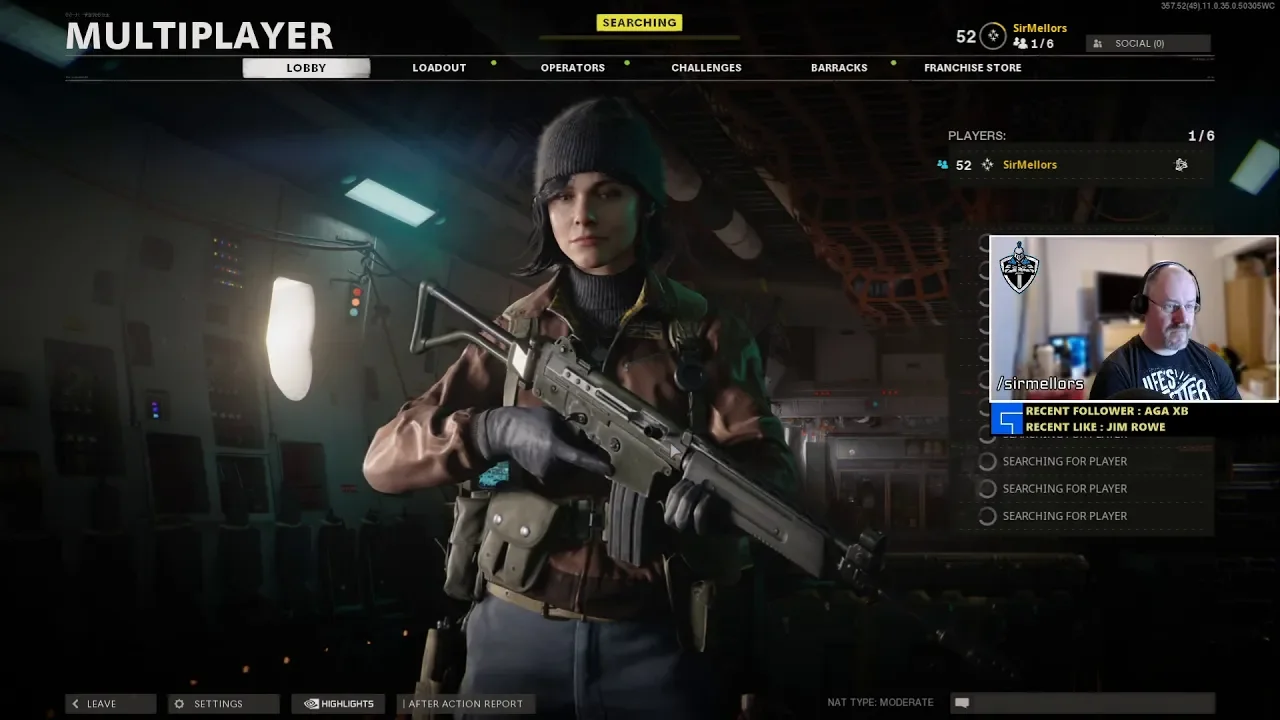Go to the Operators tab
Image resolution: width=1280 pixels, height=720 pixels.
click(x=572, y=68)
